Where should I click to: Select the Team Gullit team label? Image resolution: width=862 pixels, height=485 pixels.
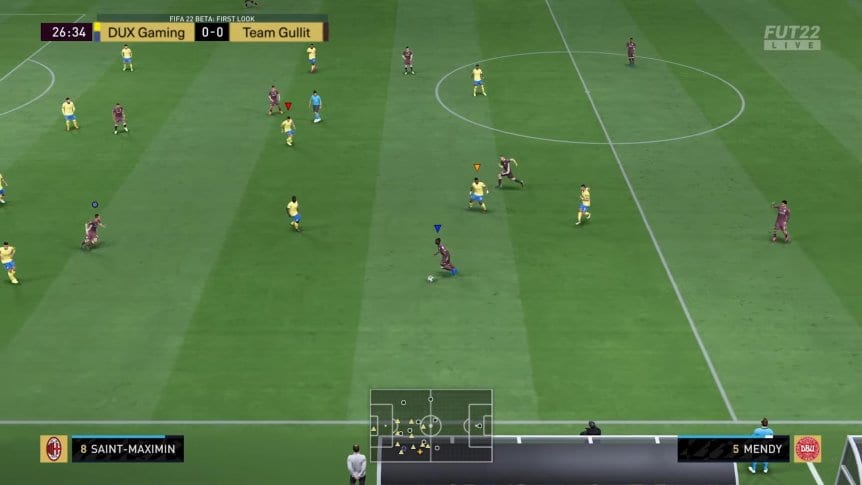tap(275, 32)
